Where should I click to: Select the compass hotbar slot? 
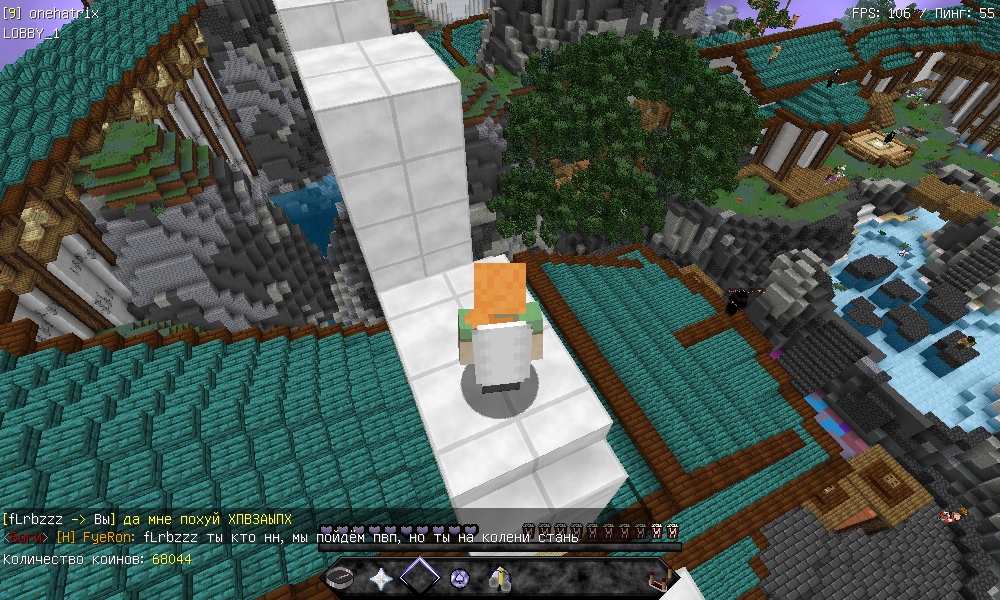(342, 578)
